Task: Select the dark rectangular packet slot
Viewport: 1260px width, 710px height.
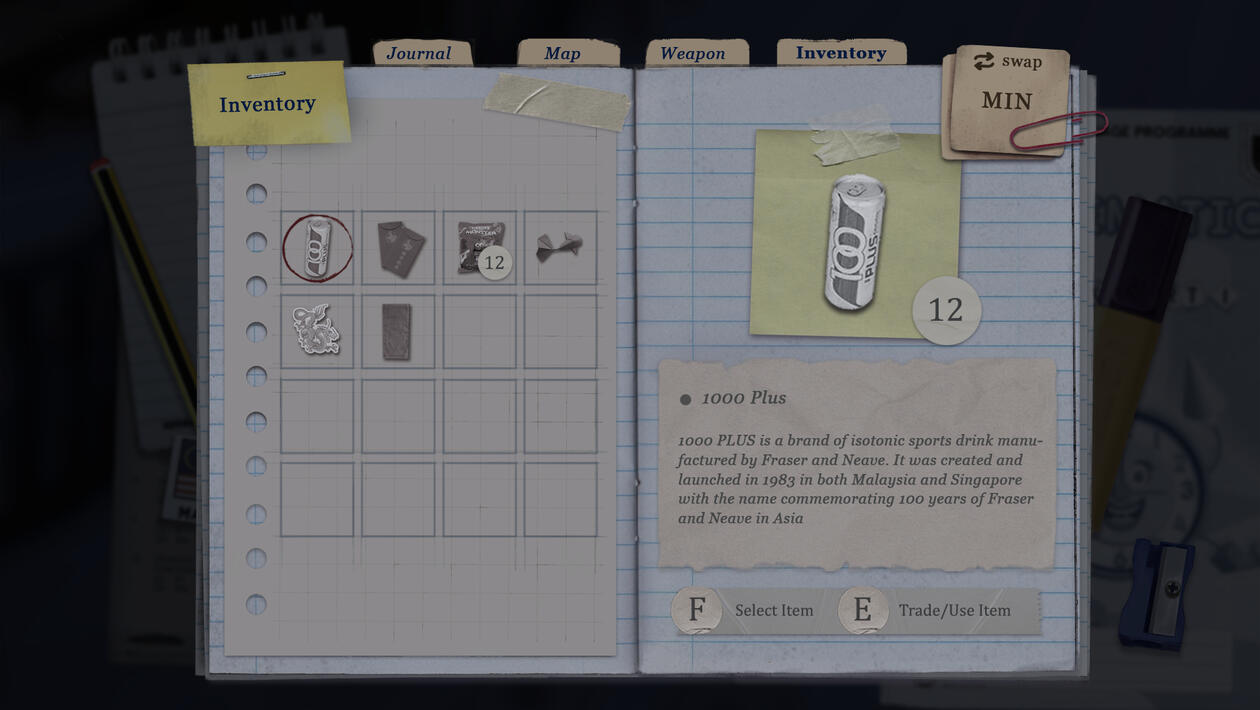Action: point(399,331)
